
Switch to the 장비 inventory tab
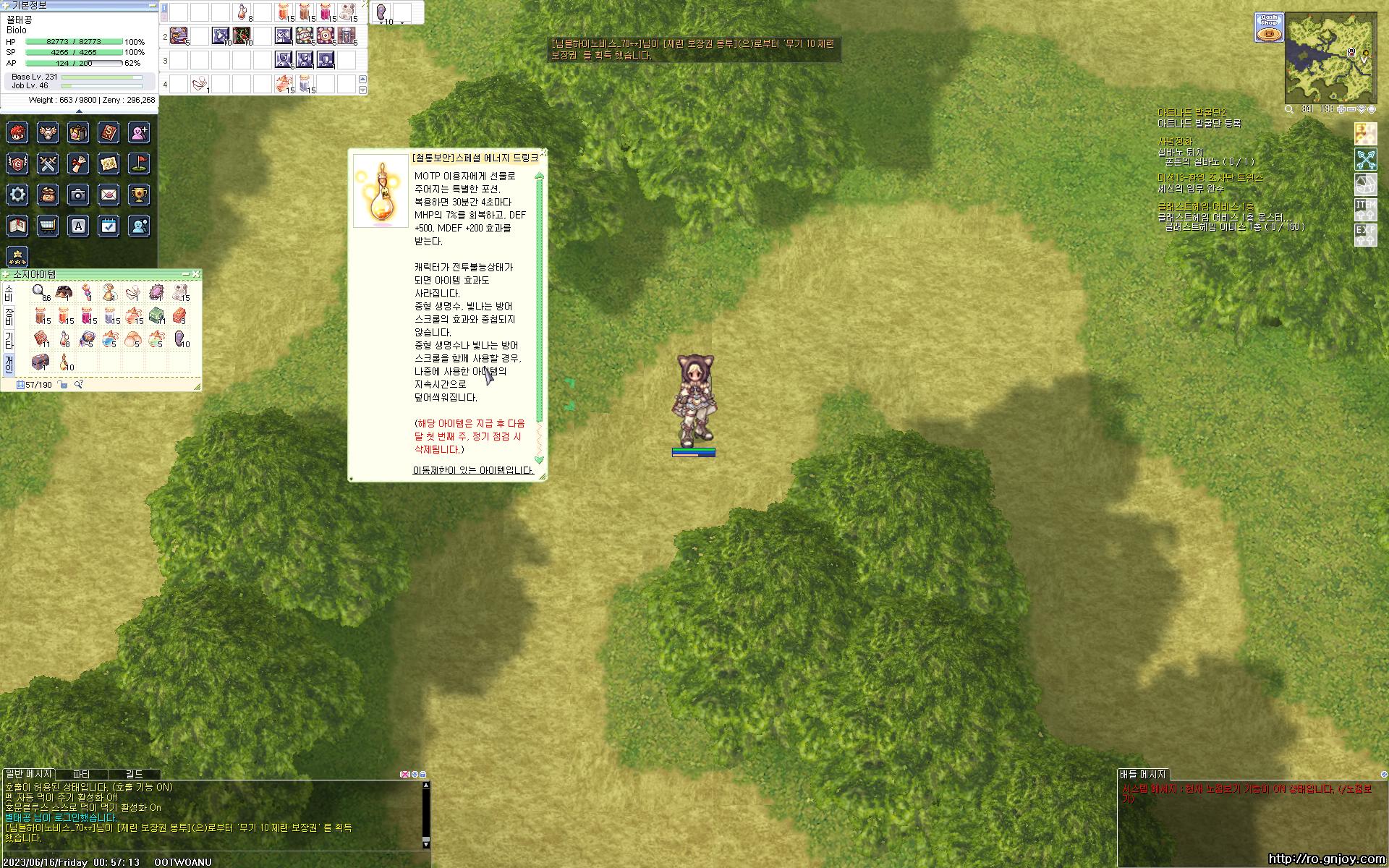click(9, 317)
